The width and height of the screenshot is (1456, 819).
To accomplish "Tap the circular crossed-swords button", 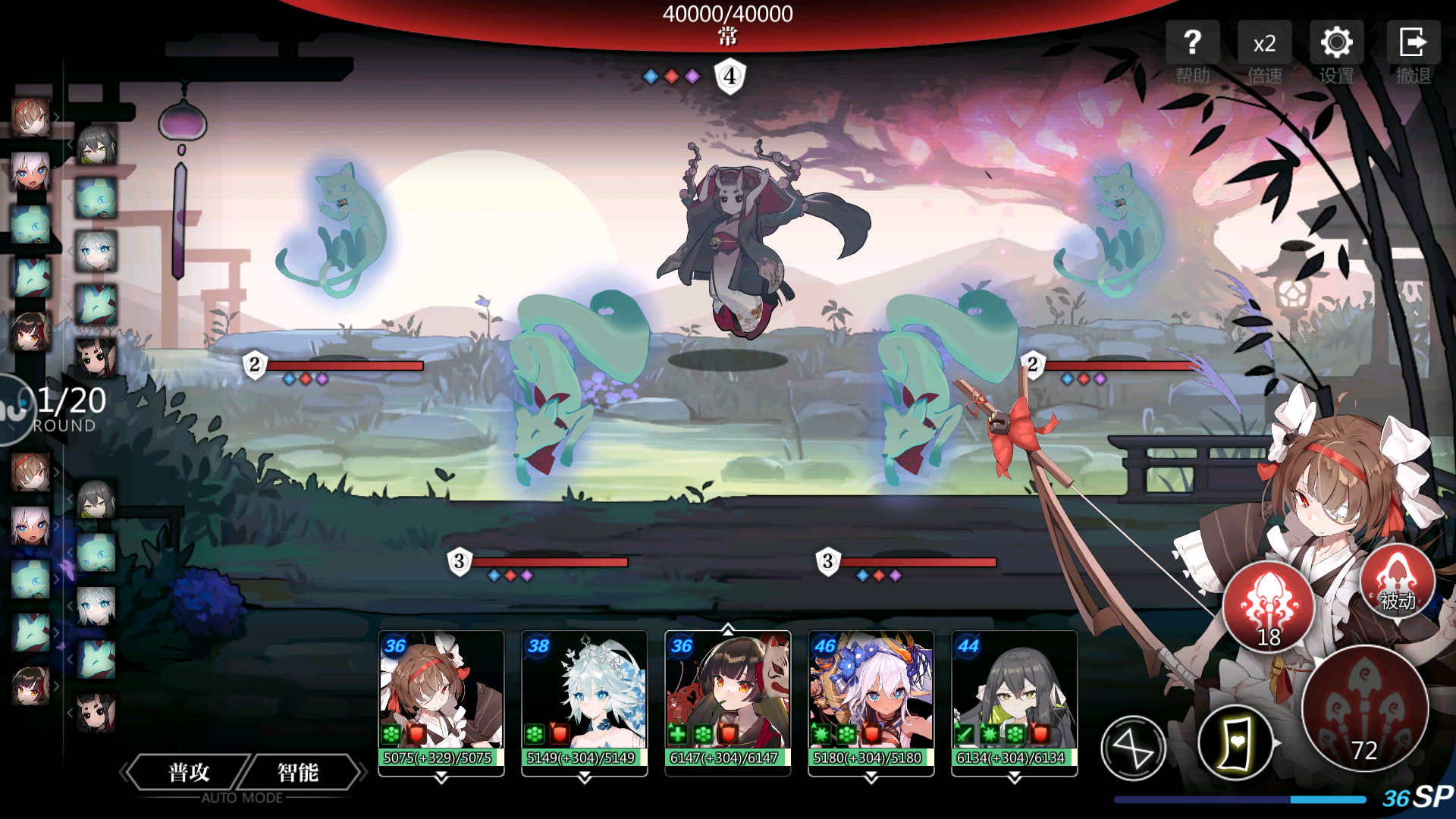I will point(1133,749).
